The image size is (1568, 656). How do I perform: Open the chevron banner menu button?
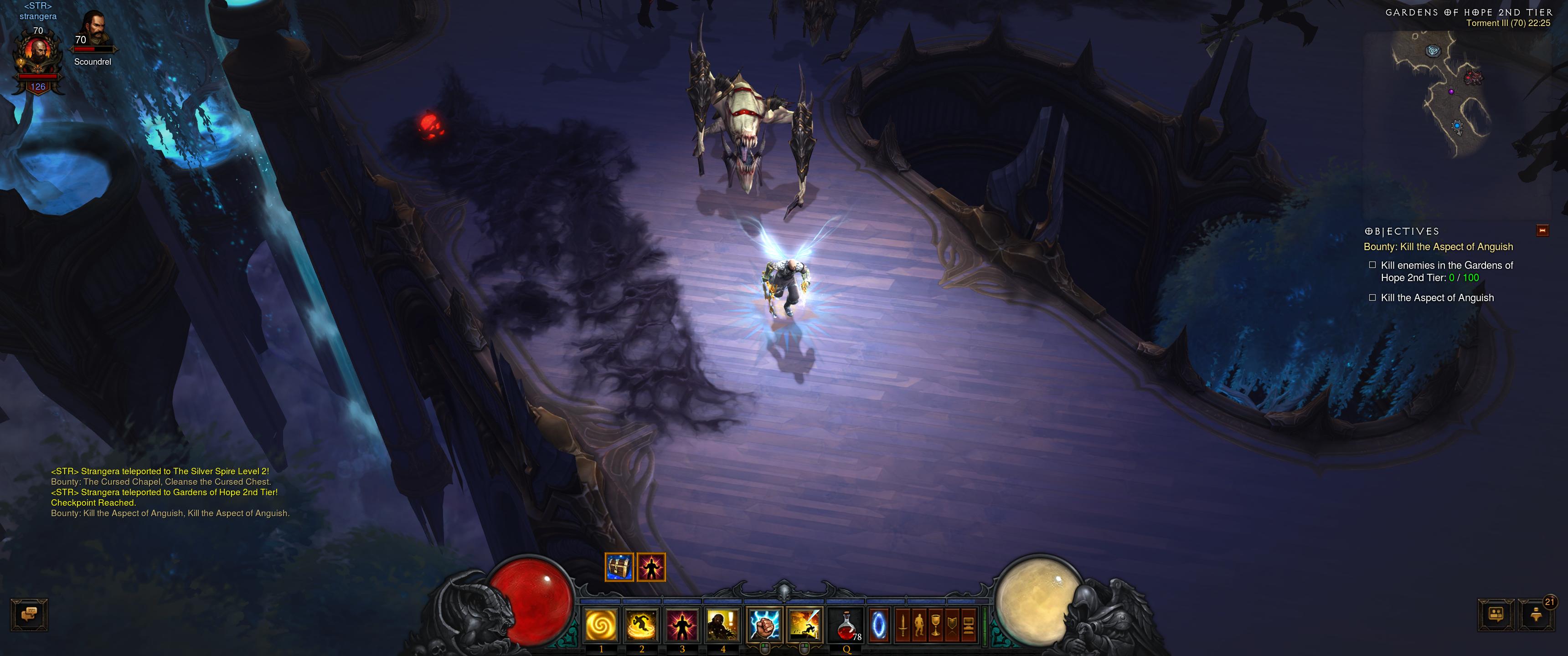(x=953, y=625)
